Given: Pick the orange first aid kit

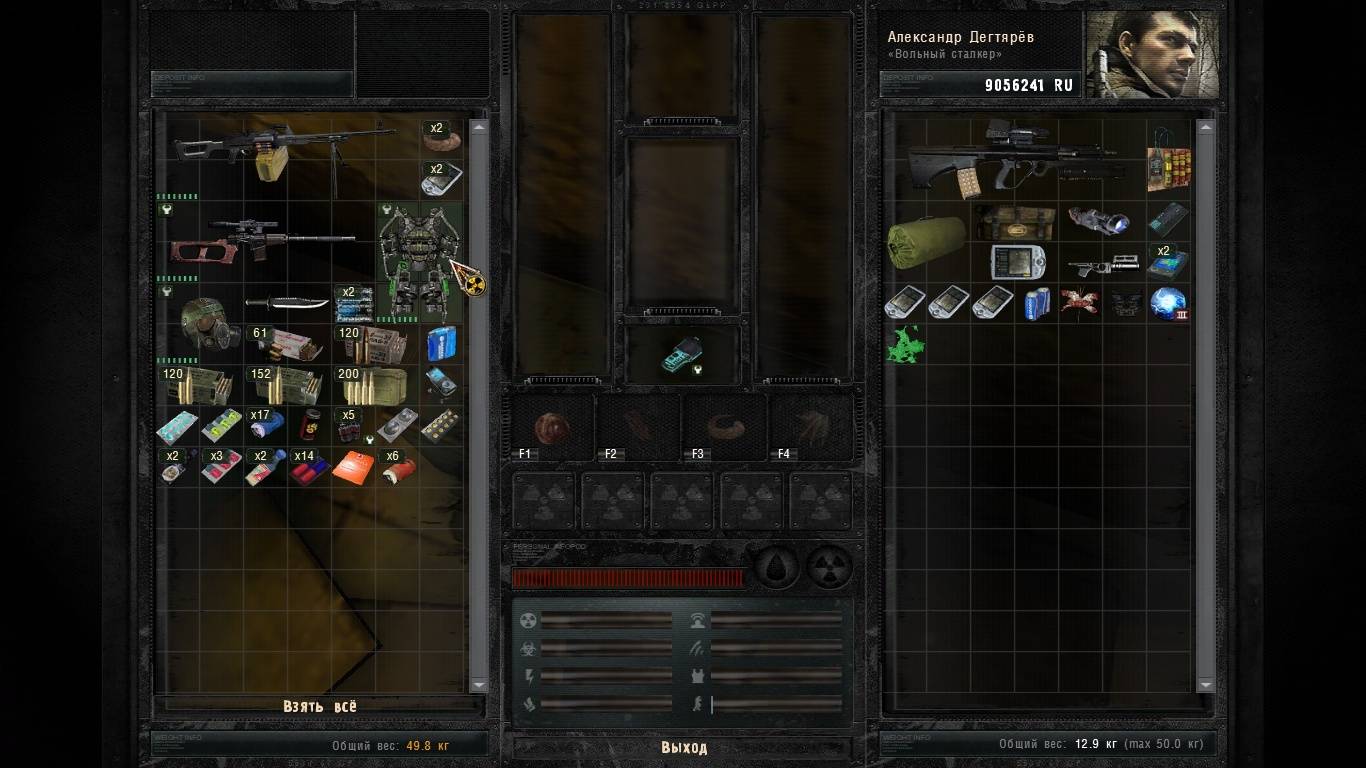Looking at the screenshot, I should point(353,467).
